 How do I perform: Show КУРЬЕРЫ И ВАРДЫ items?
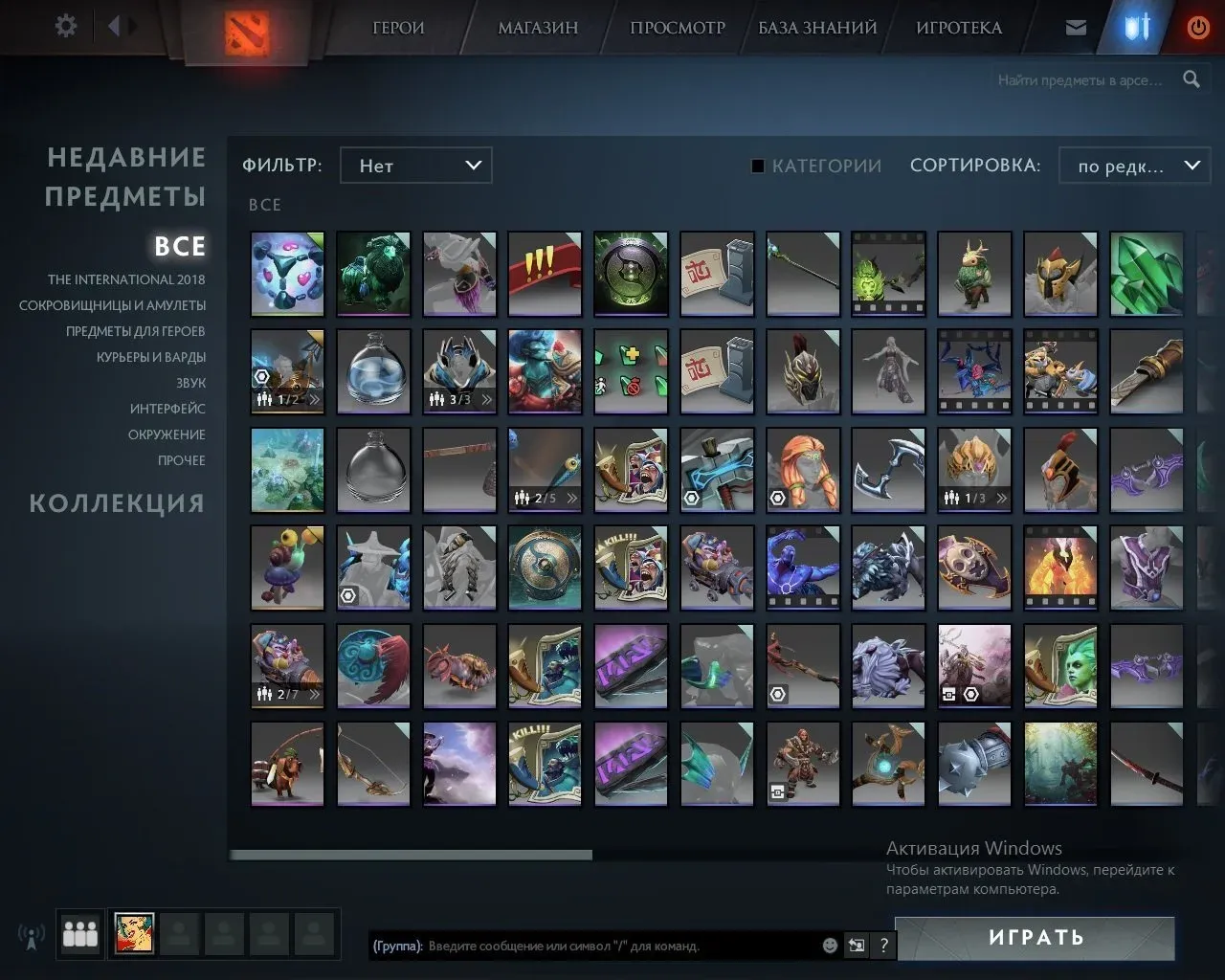tap(150, 357)
